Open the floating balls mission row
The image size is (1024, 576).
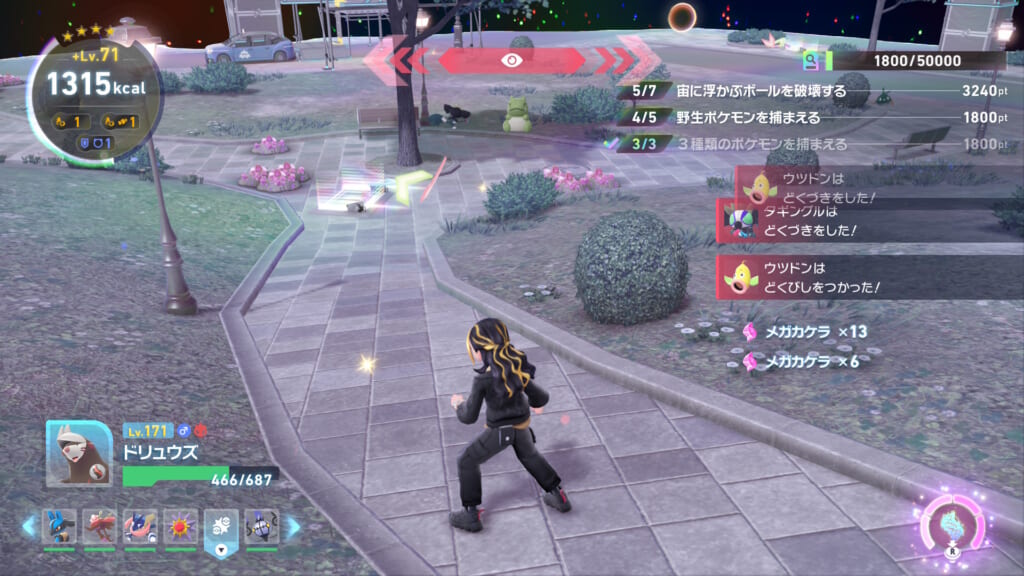tap(810, 91)
